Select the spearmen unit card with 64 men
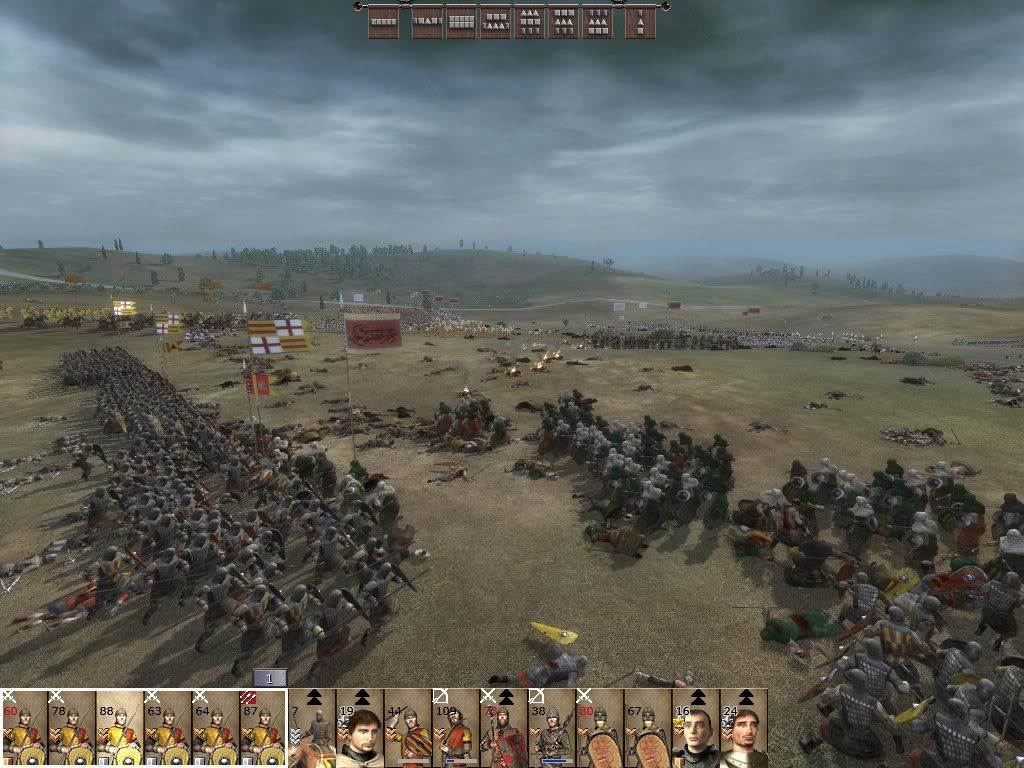1024x768 pixels. coord(216,728)
